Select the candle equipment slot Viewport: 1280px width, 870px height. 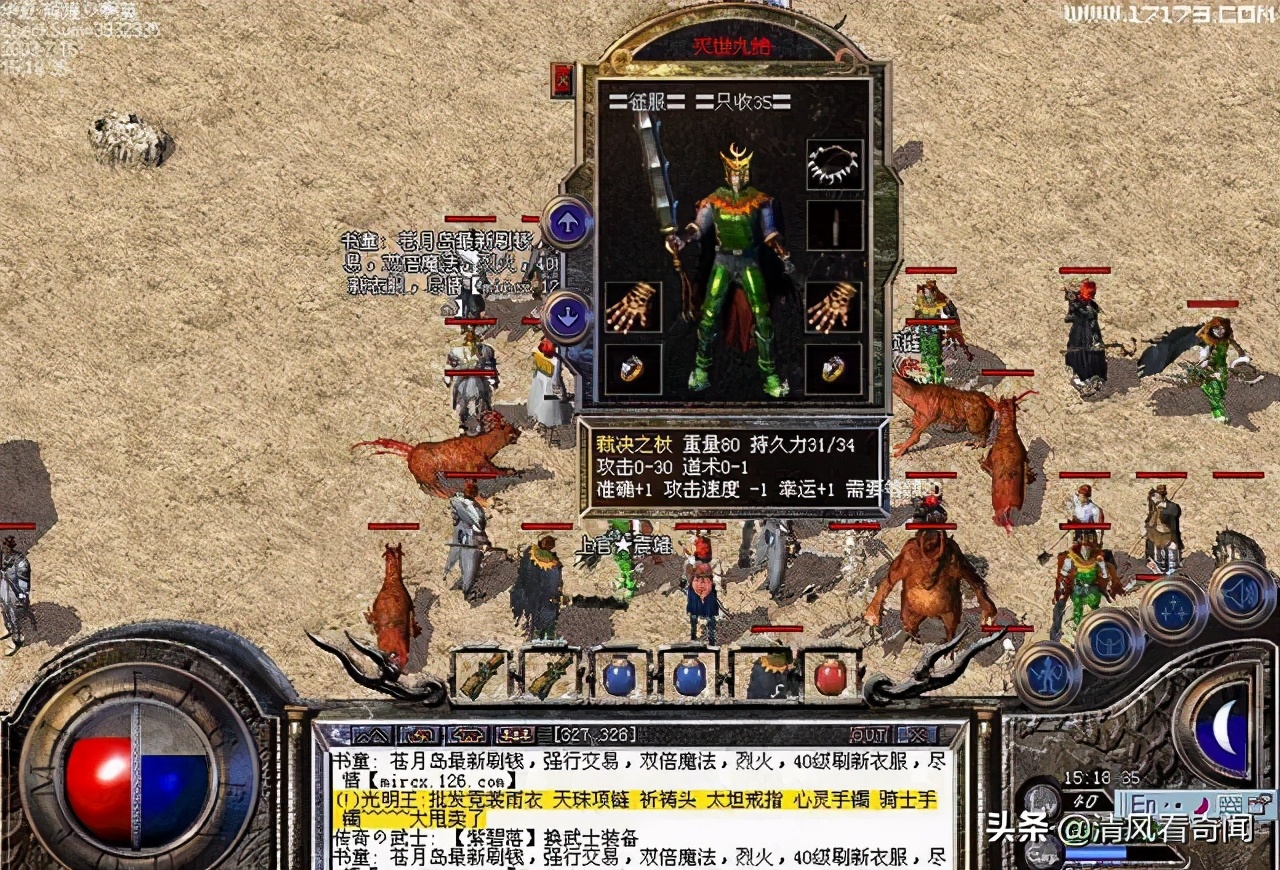pos(834,226)
